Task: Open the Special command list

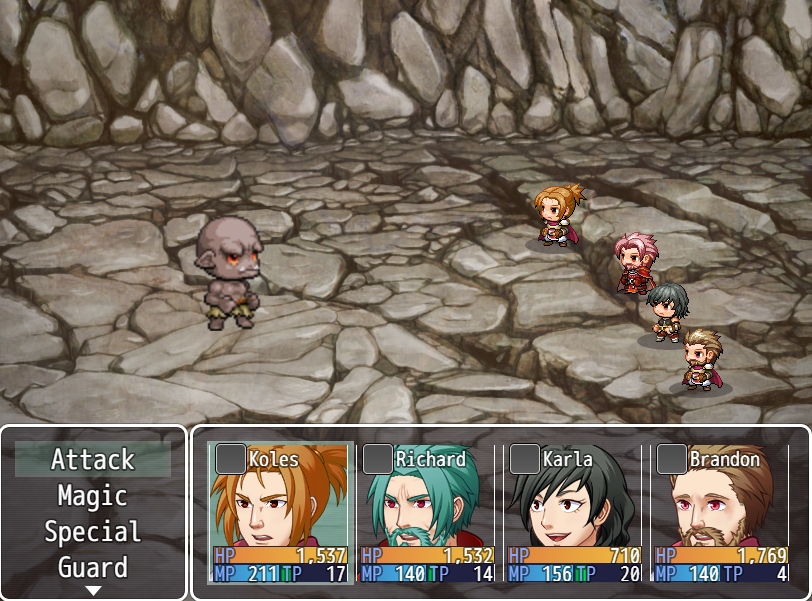Action: pyautogui.click(x=93, y=532)
